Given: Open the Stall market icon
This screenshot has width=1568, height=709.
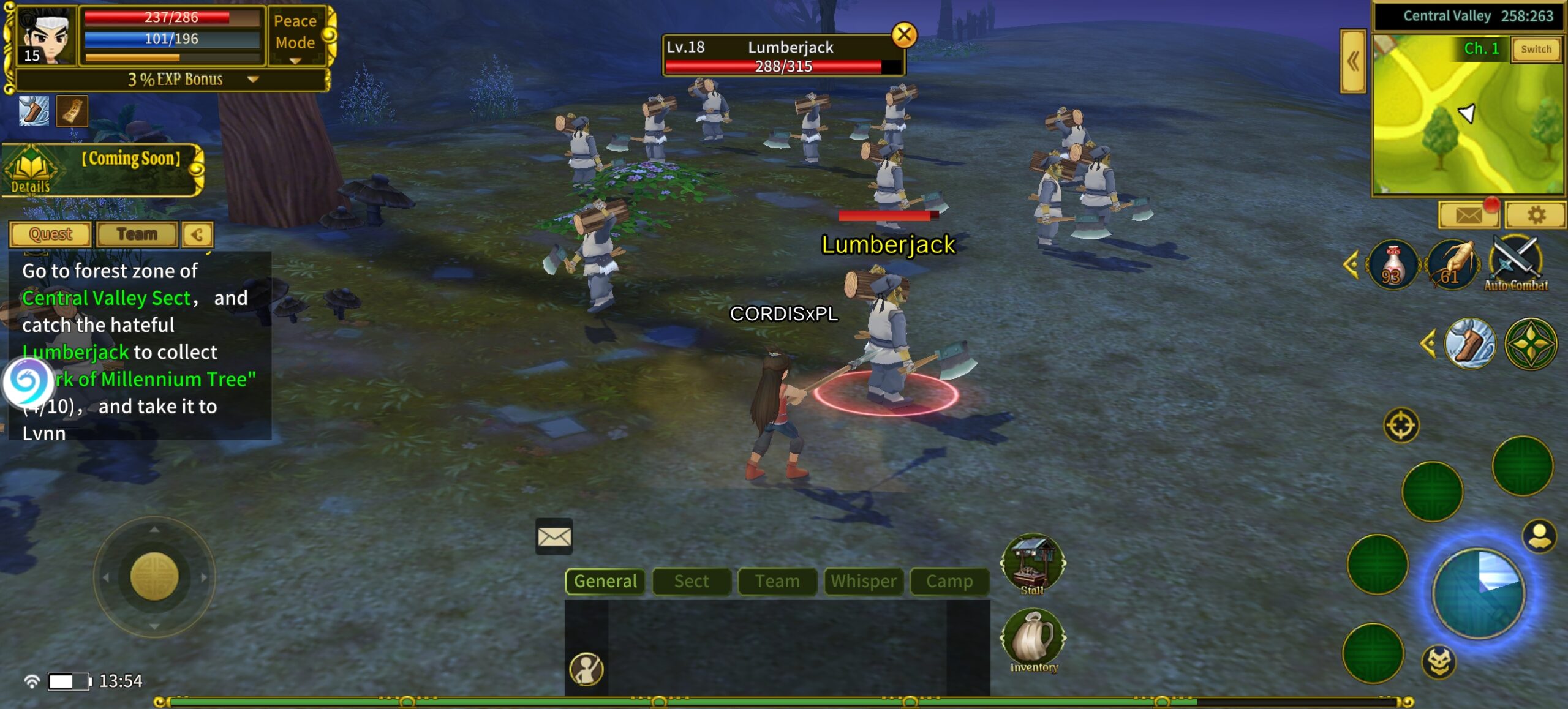Looking at the screenshot, I should [1033, 565].
